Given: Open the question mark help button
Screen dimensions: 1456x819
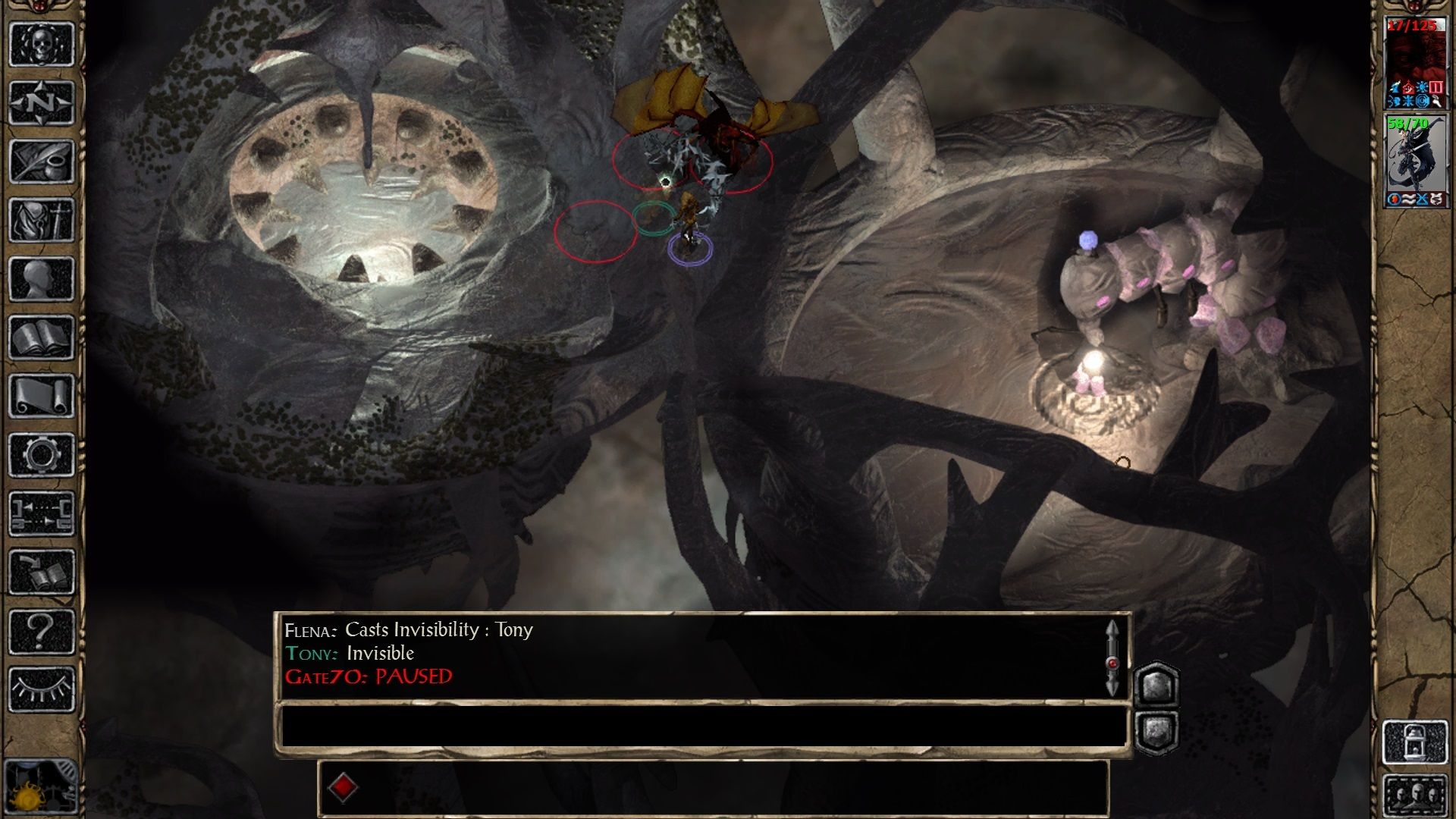Looking at the screenshot, I should click(42, 631).
